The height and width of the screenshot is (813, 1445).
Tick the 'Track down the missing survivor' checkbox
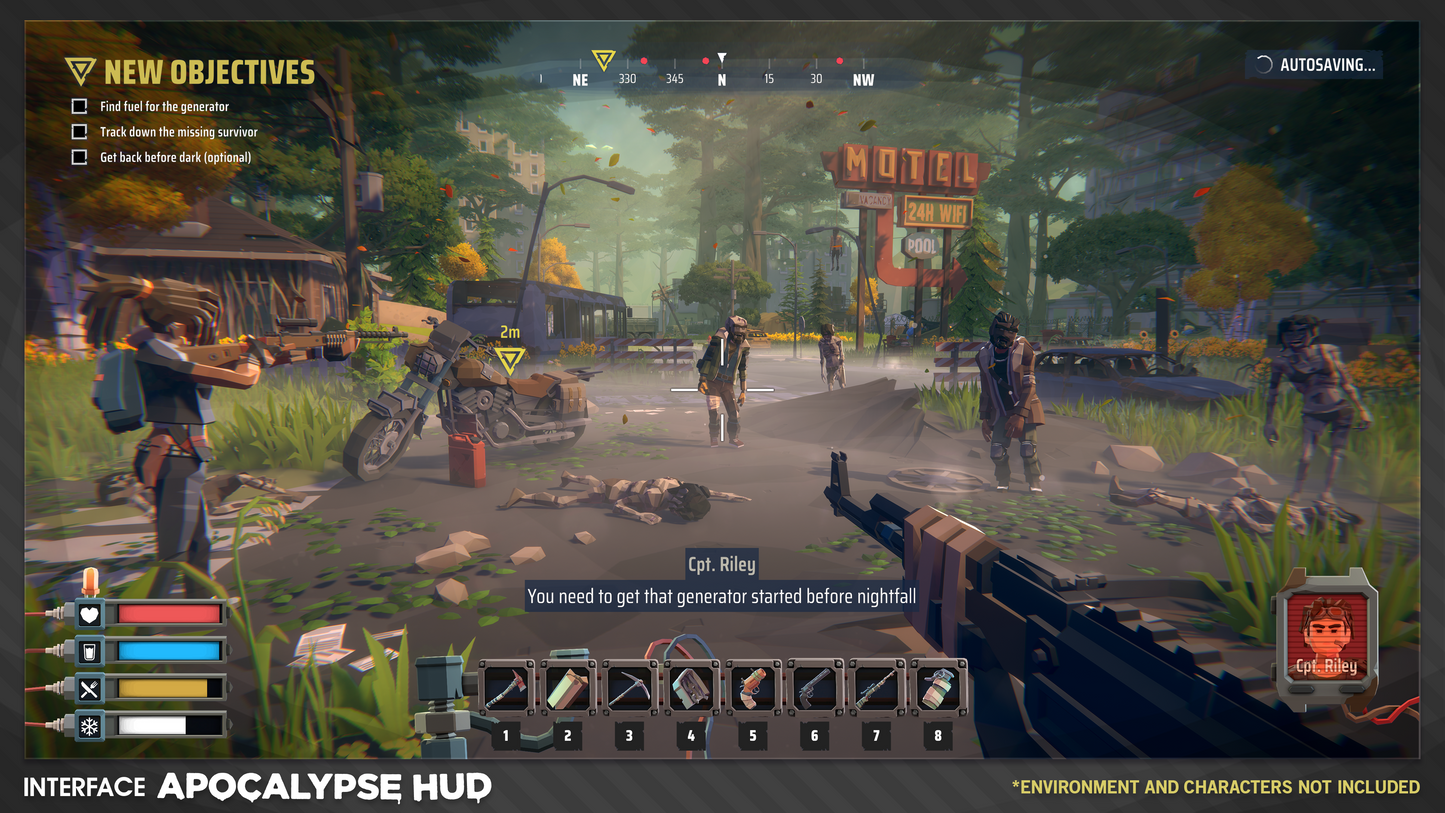80,132
